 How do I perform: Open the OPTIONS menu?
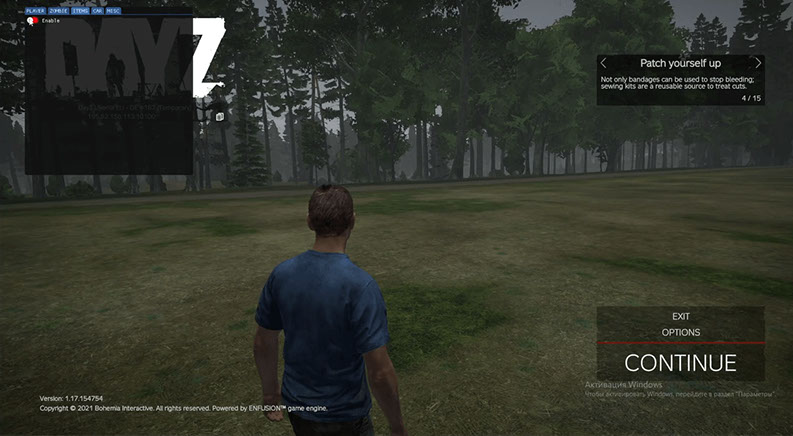click(x=680, y=332)
